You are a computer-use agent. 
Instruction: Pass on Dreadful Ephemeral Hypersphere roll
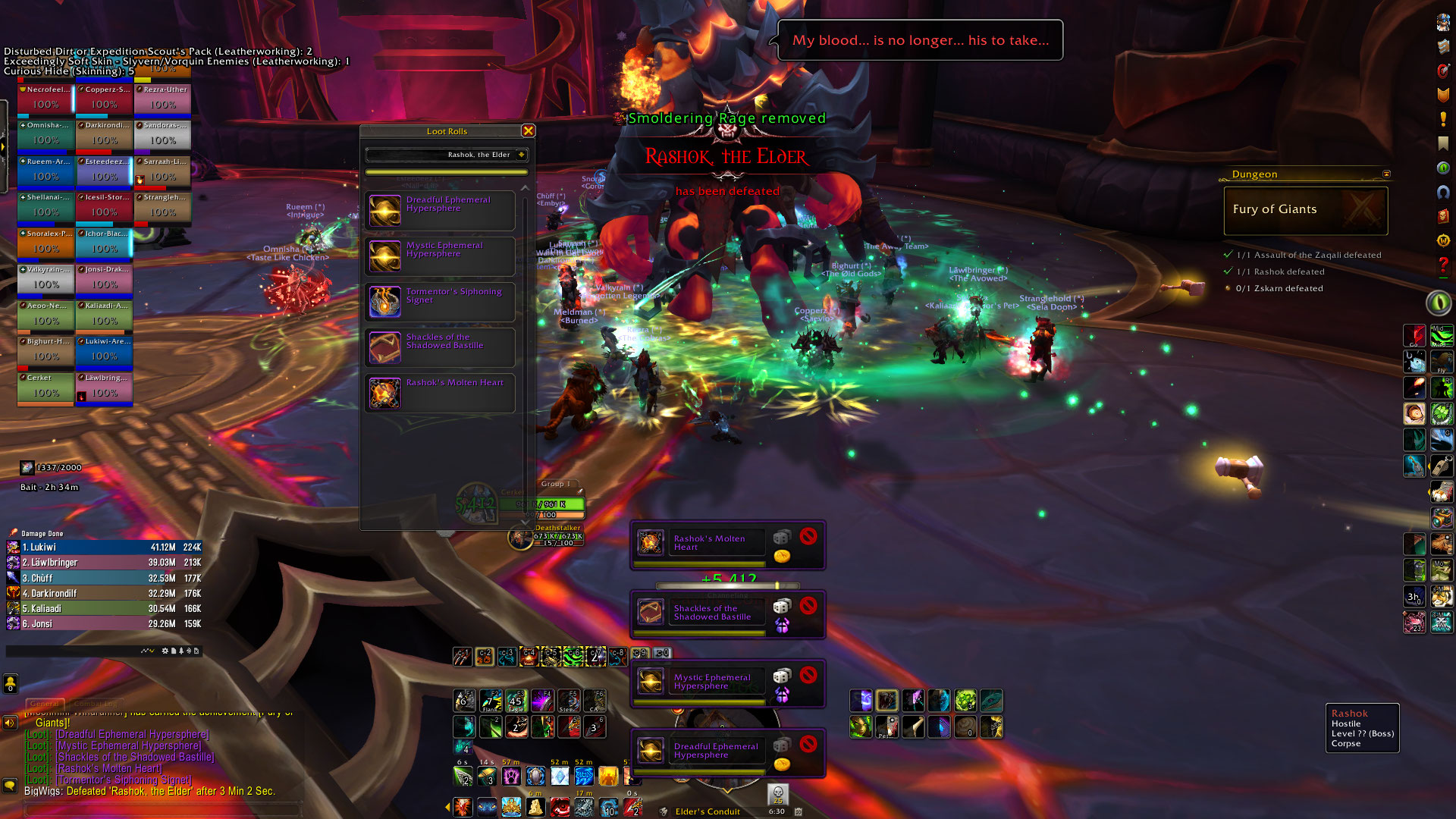[x=808, y=744]
